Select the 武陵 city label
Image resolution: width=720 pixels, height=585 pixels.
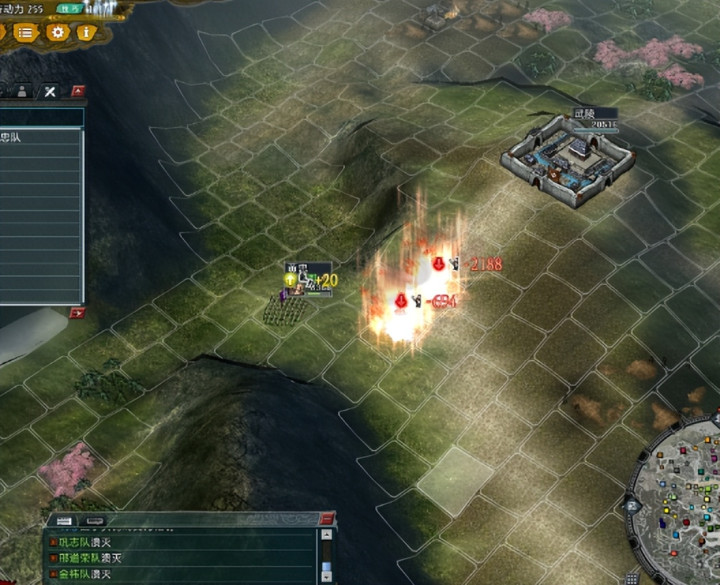pyautogui.click(x=584, y=114)
